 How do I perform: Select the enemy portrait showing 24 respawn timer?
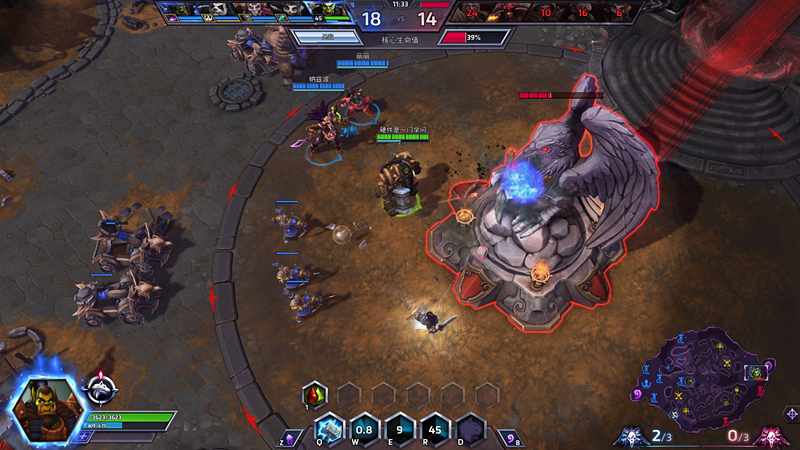click(x=472, y=12)
